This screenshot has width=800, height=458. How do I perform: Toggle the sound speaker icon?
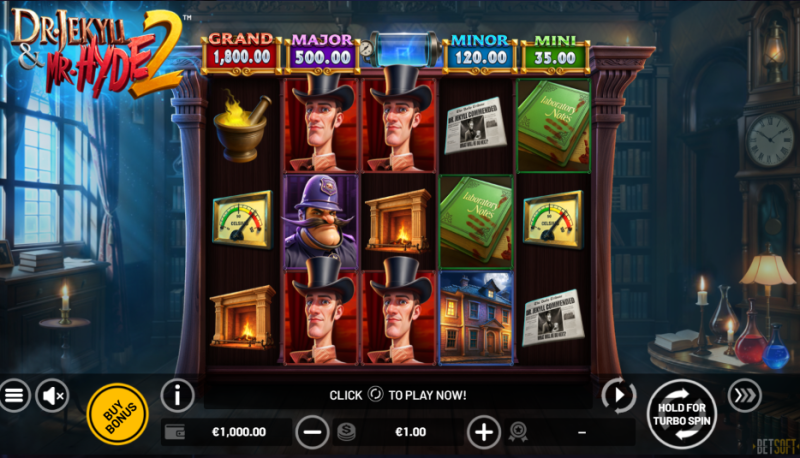point(52,396)
